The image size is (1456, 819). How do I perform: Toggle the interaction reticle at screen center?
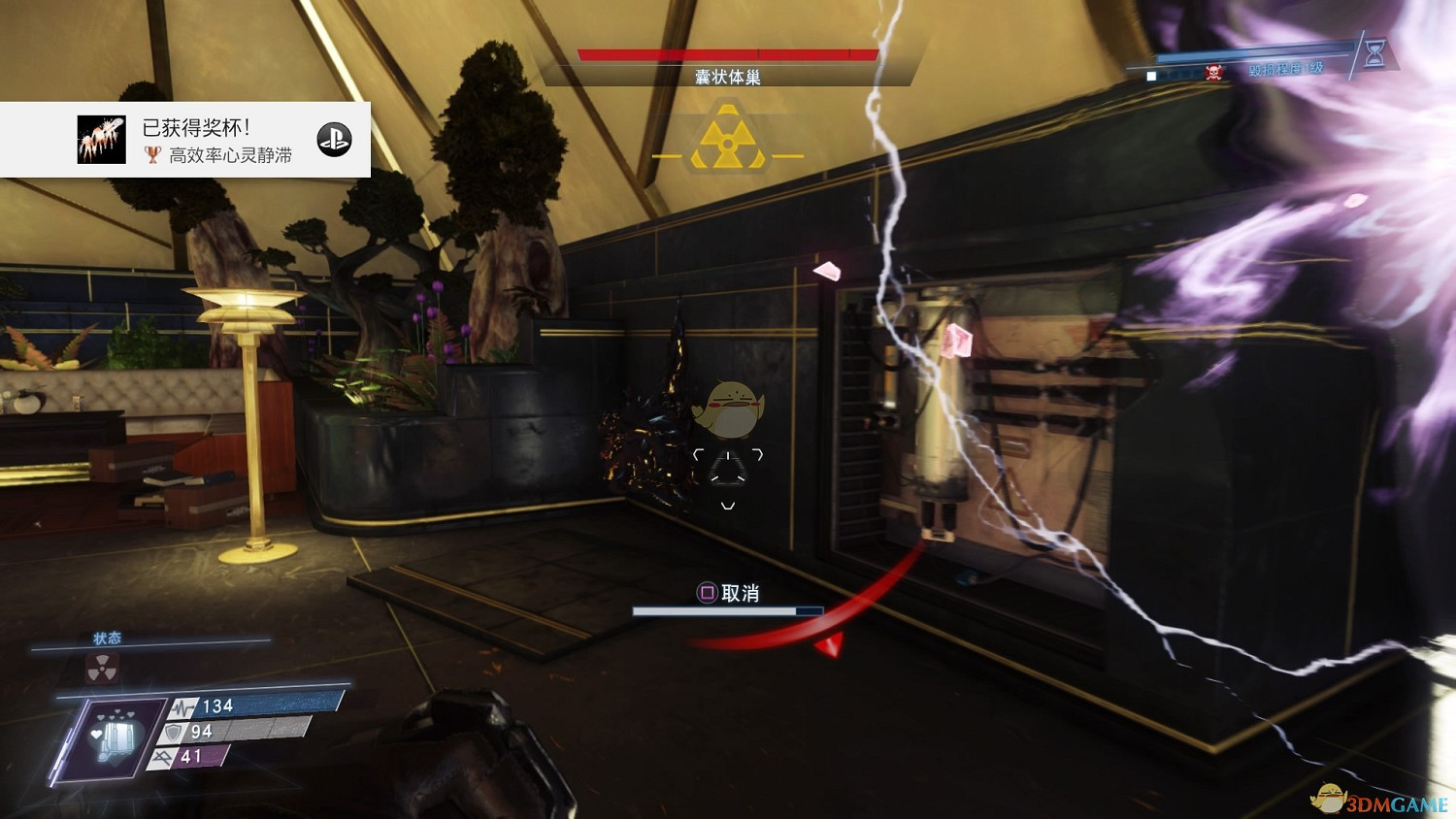[x=726, y=466]
